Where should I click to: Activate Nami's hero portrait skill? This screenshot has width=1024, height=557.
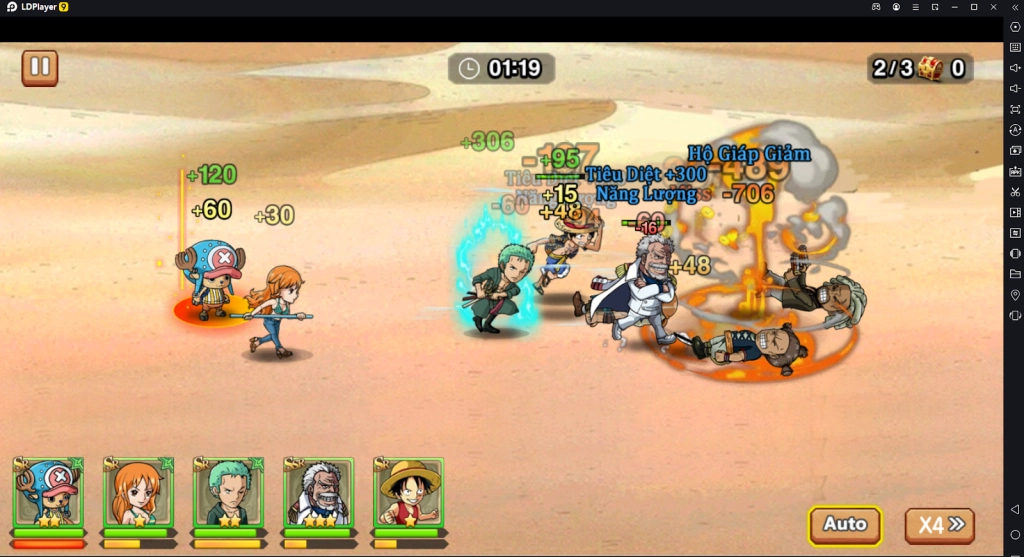coord(138,493)
